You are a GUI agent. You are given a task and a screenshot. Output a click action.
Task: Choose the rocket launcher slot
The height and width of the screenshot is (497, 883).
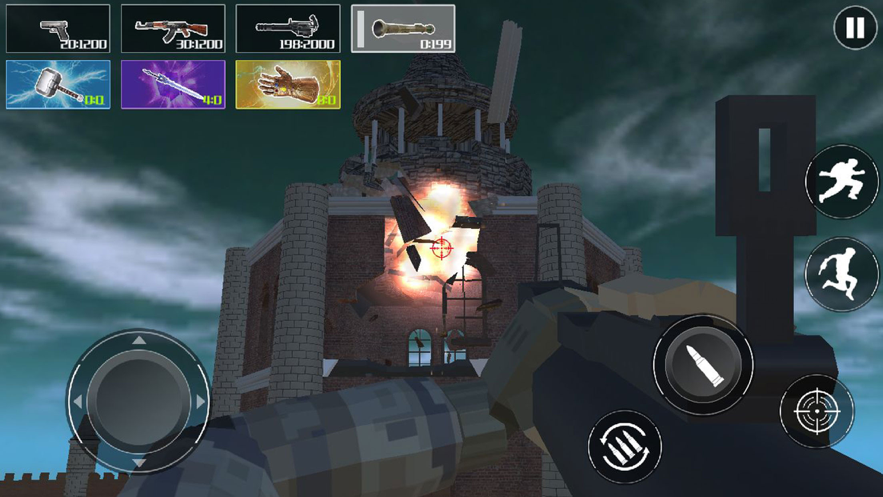pyautogui.click(x=403, y=28)
